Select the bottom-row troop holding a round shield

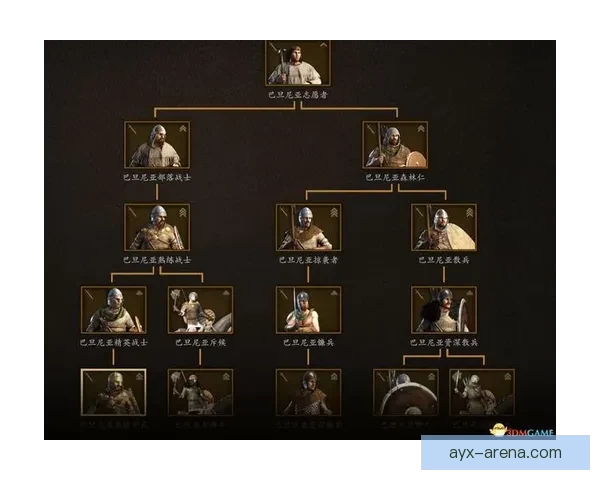405,392
